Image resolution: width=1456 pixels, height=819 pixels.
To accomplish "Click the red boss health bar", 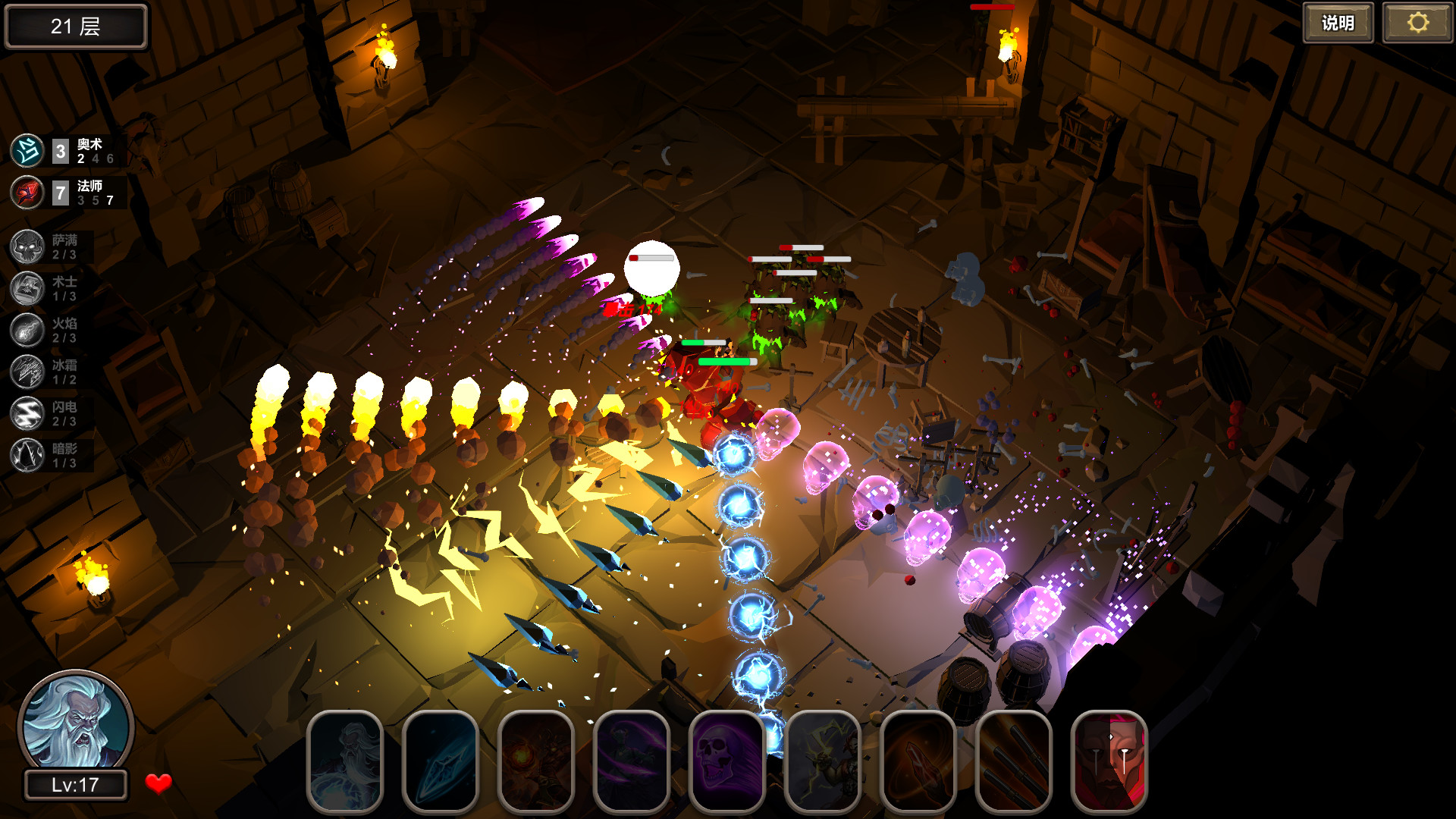I will coord(992,8).
